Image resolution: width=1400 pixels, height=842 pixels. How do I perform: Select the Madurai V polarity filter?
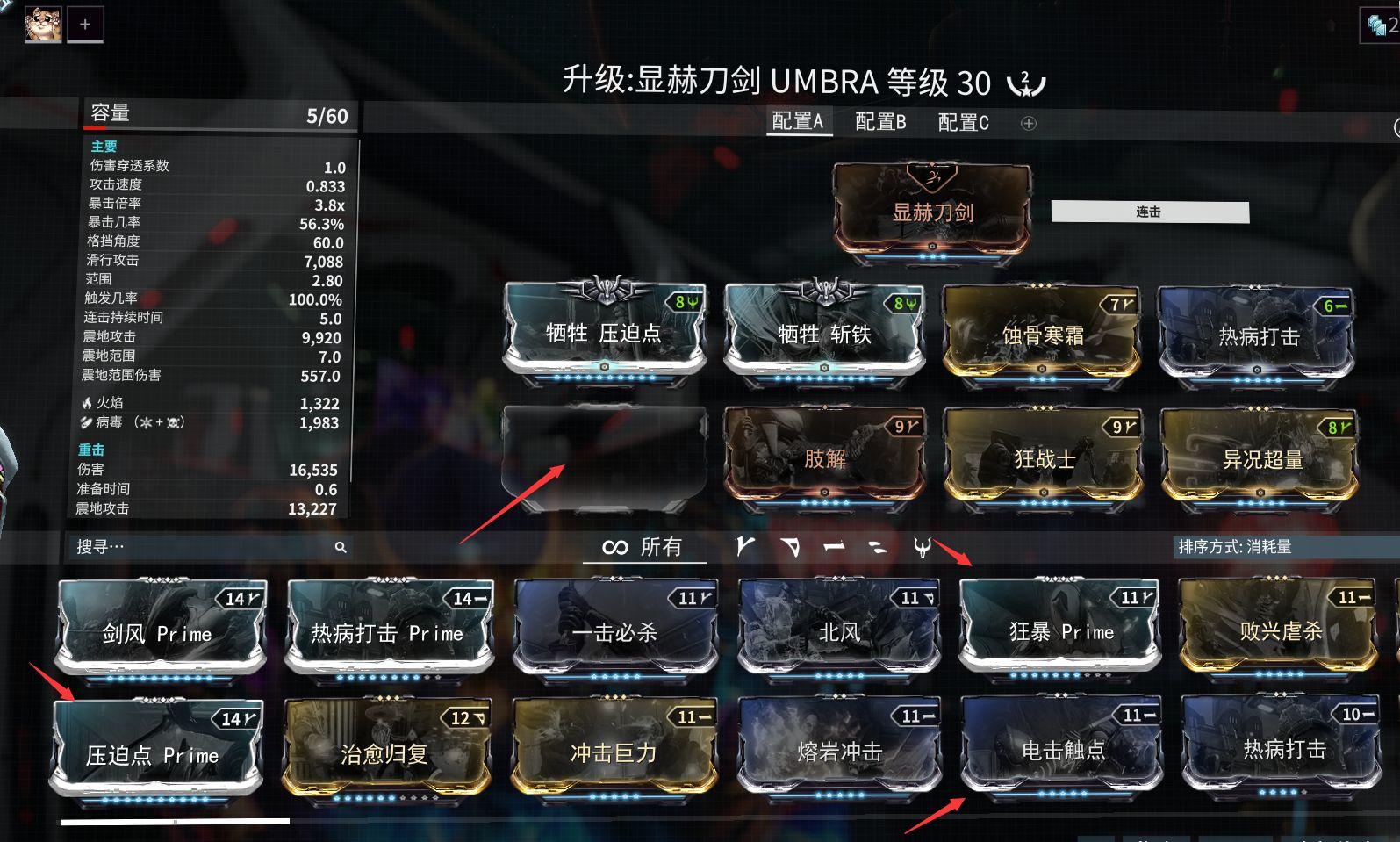click(745, 547)
